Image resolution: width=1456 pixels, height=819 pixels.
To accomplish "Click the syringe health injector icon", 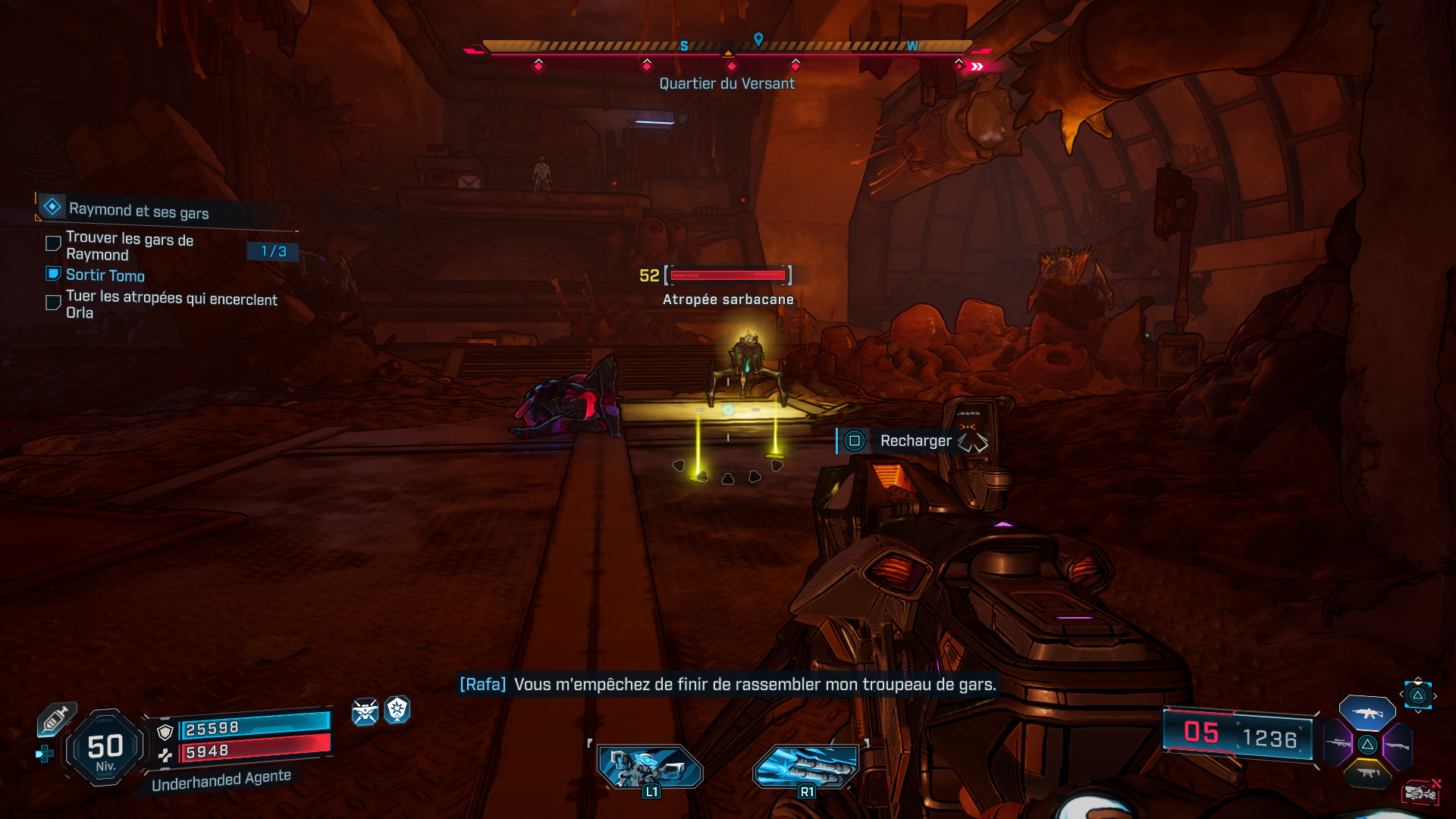I will click(55, 717).
